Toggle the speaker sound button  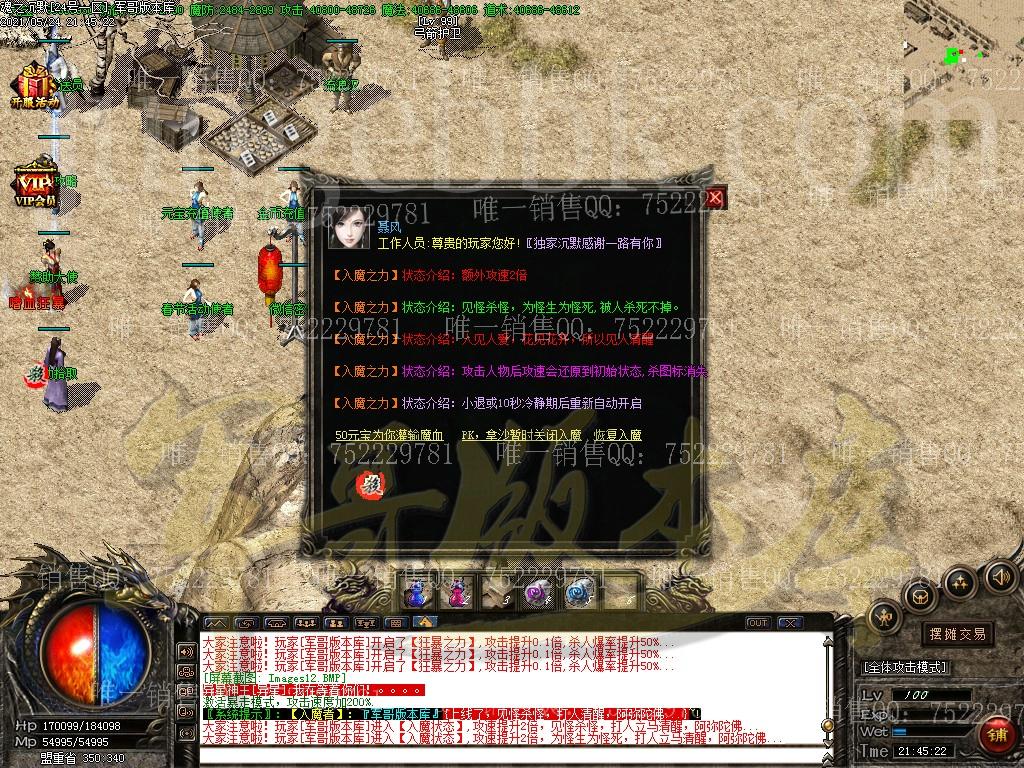pyautogui.click(x=1000, y=576)
